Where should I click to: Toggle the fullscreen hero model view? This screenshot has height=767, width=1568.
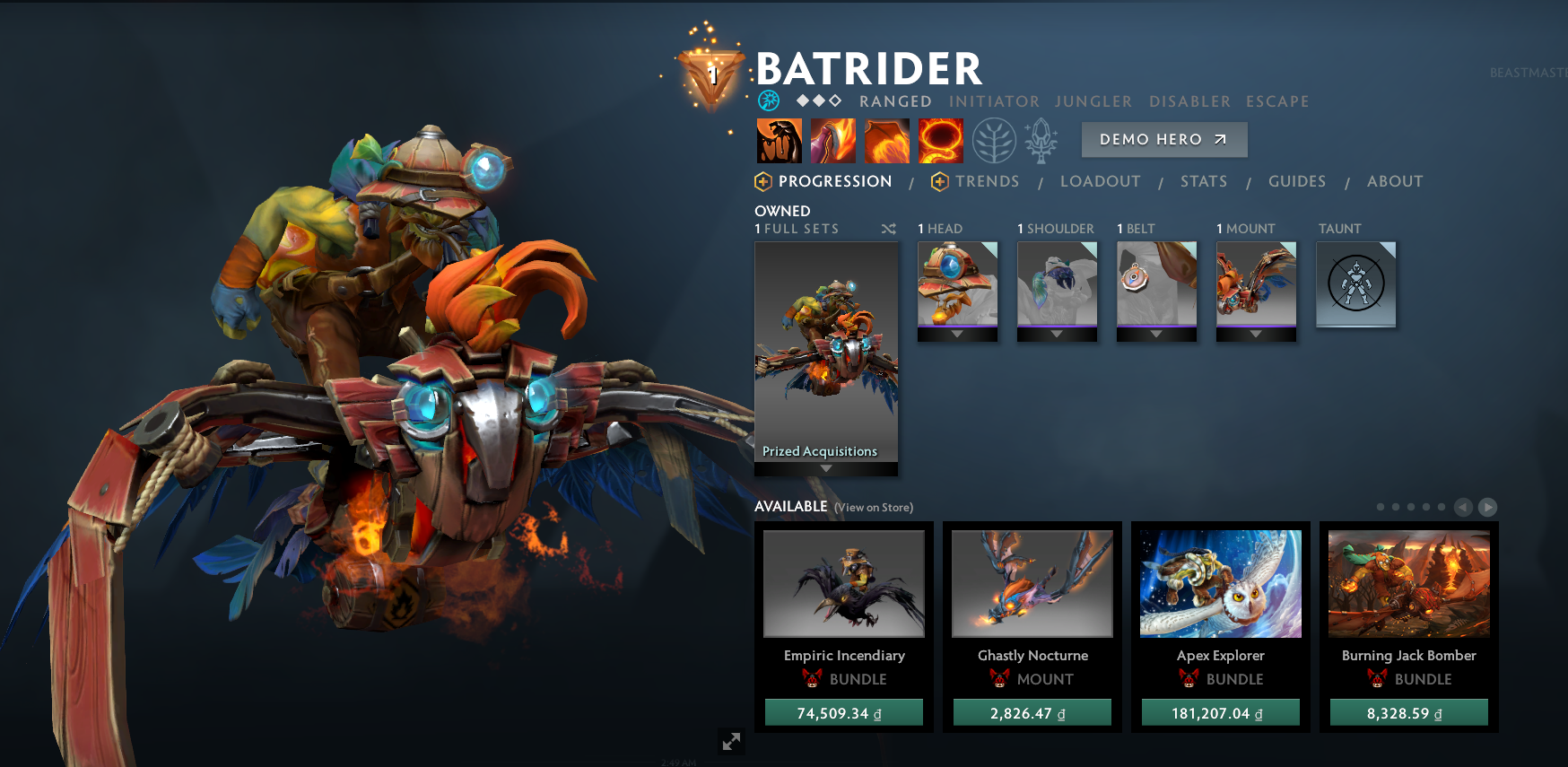click(x=731, y=742)
